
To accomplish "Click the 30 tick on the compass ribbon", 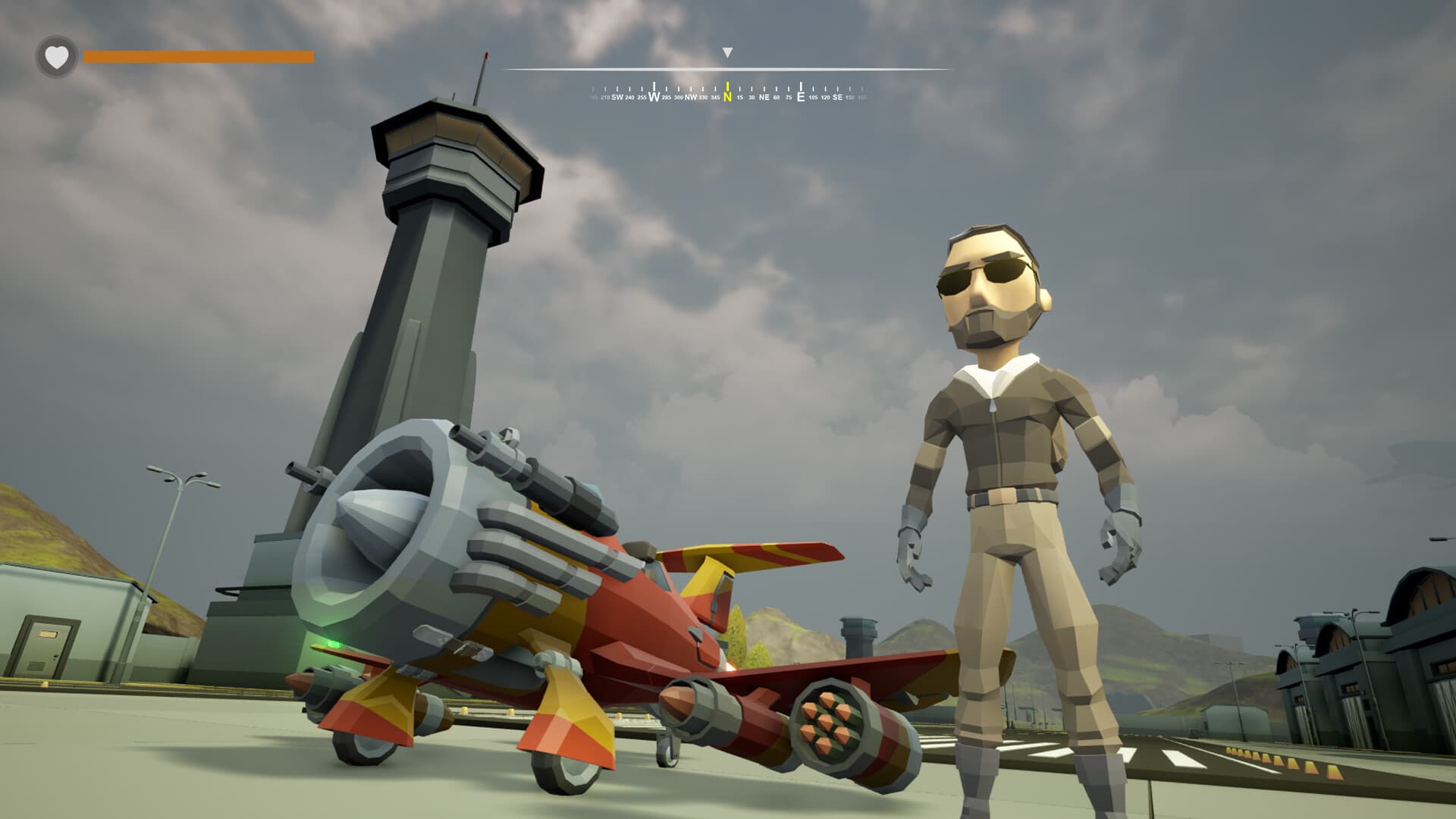I will coord(752,97).
